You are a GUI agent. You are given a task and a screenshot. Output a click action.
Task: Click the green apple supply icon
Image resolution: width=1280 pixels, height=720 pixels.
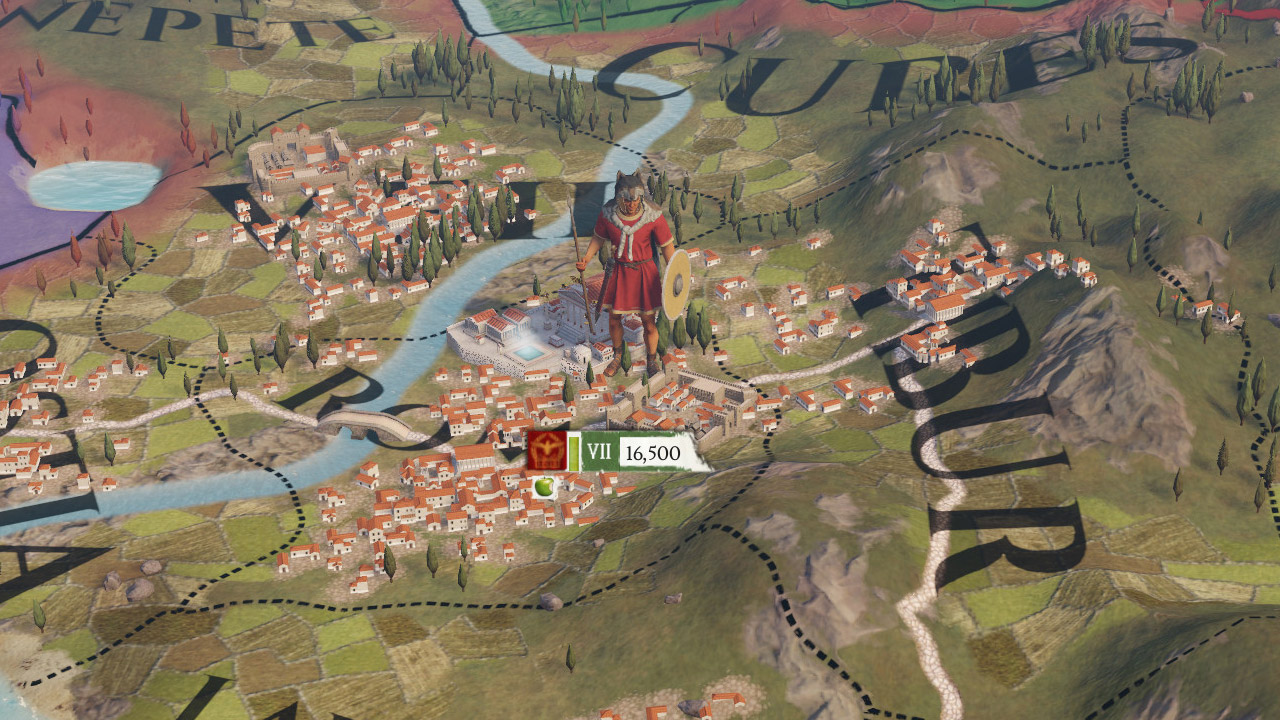(x=544, y=487)
